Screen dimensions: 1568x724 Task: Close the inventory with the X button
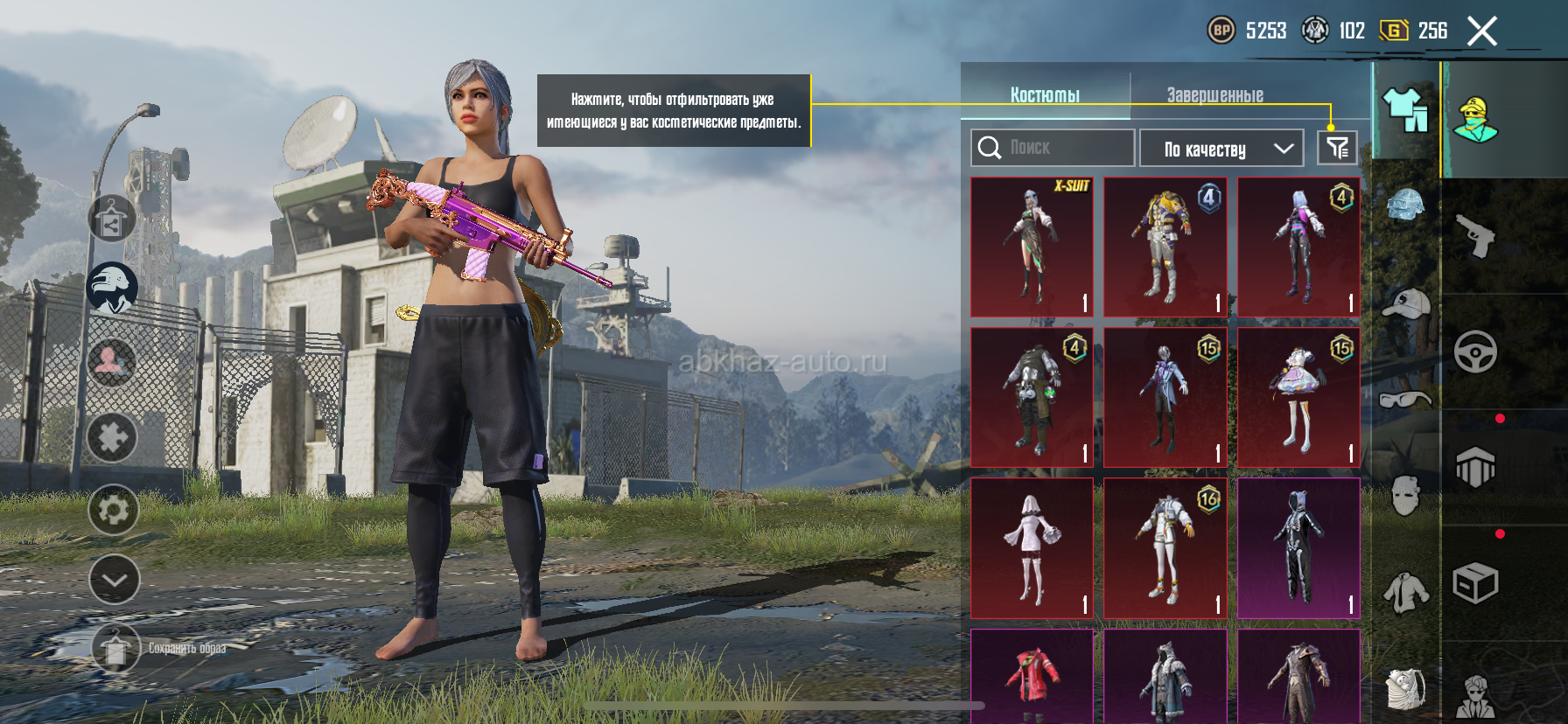(x=1482, y=31)
